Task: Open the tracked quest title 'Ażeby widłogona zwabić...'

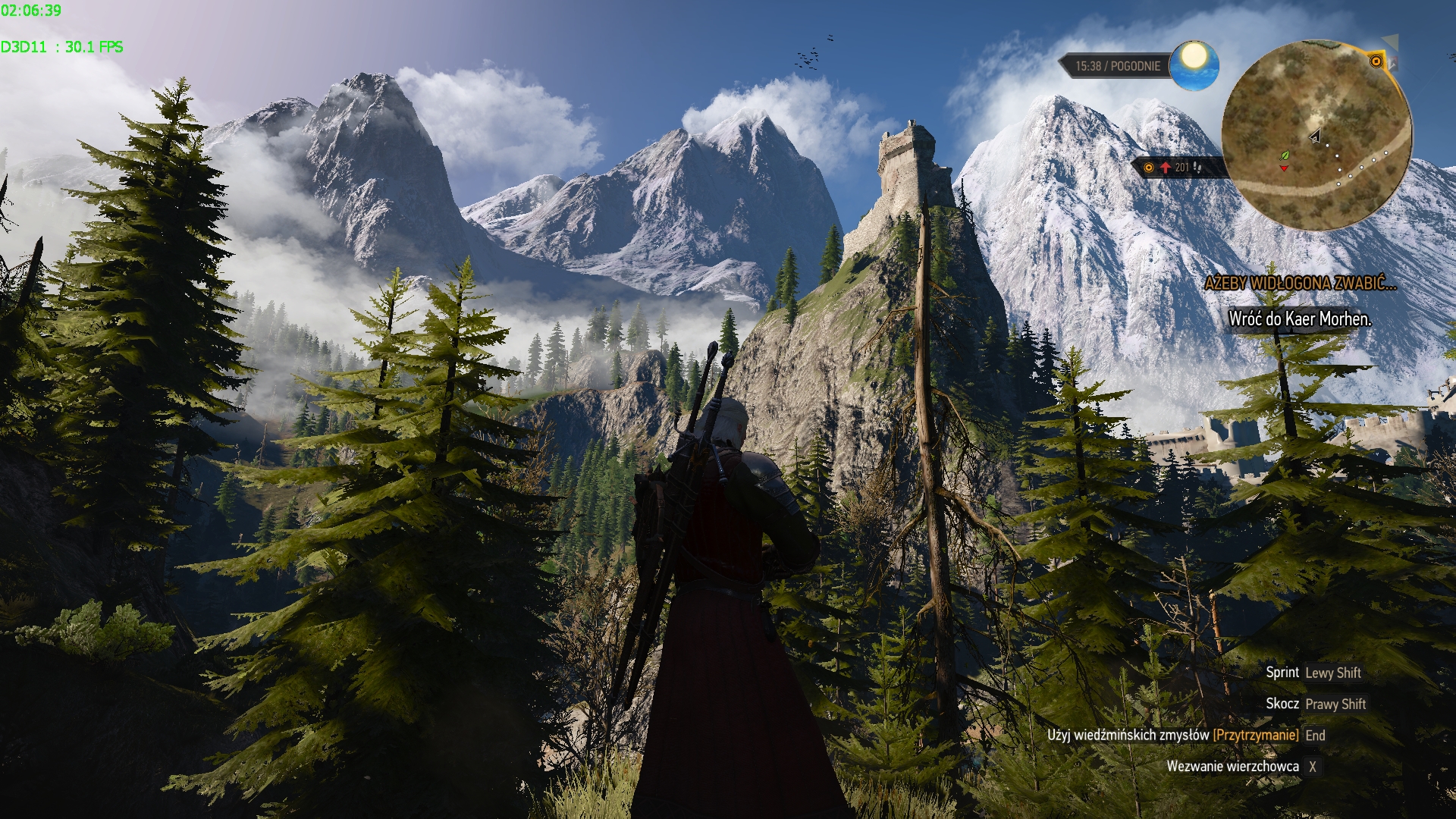Action: click(1300, 284)
